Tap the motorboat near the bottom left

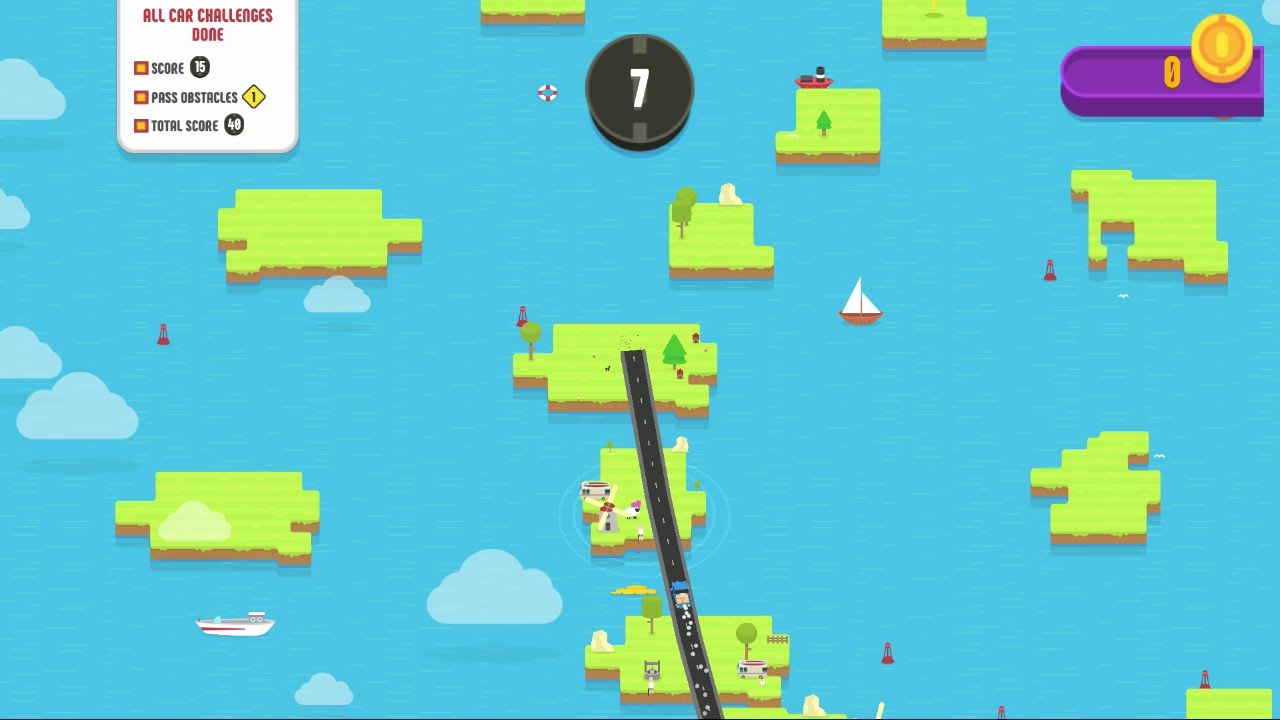click(x=234, y=624)
